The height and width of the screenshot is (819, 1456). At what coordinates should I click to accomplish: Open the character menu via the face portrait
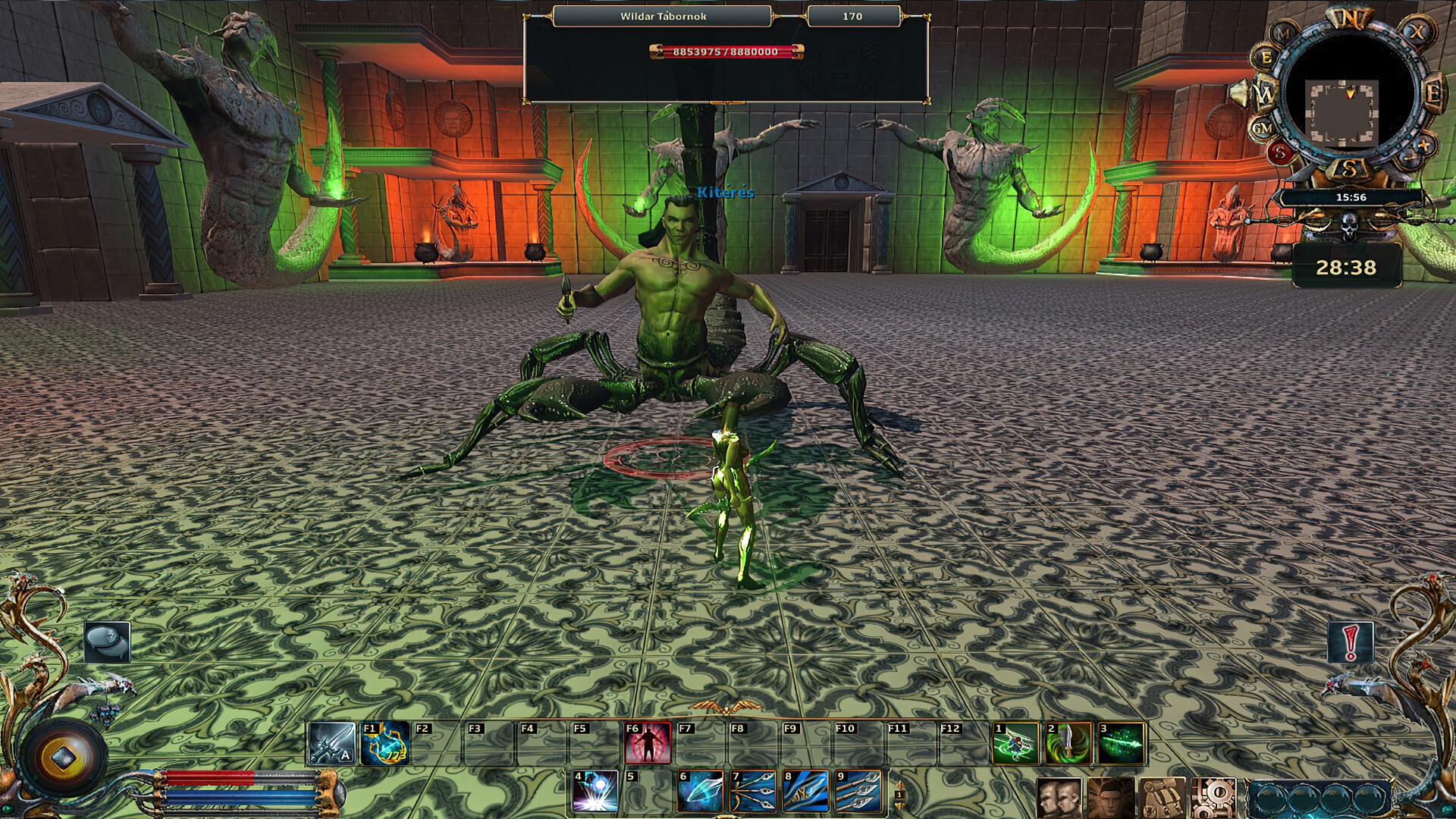tap(1111, 796)
